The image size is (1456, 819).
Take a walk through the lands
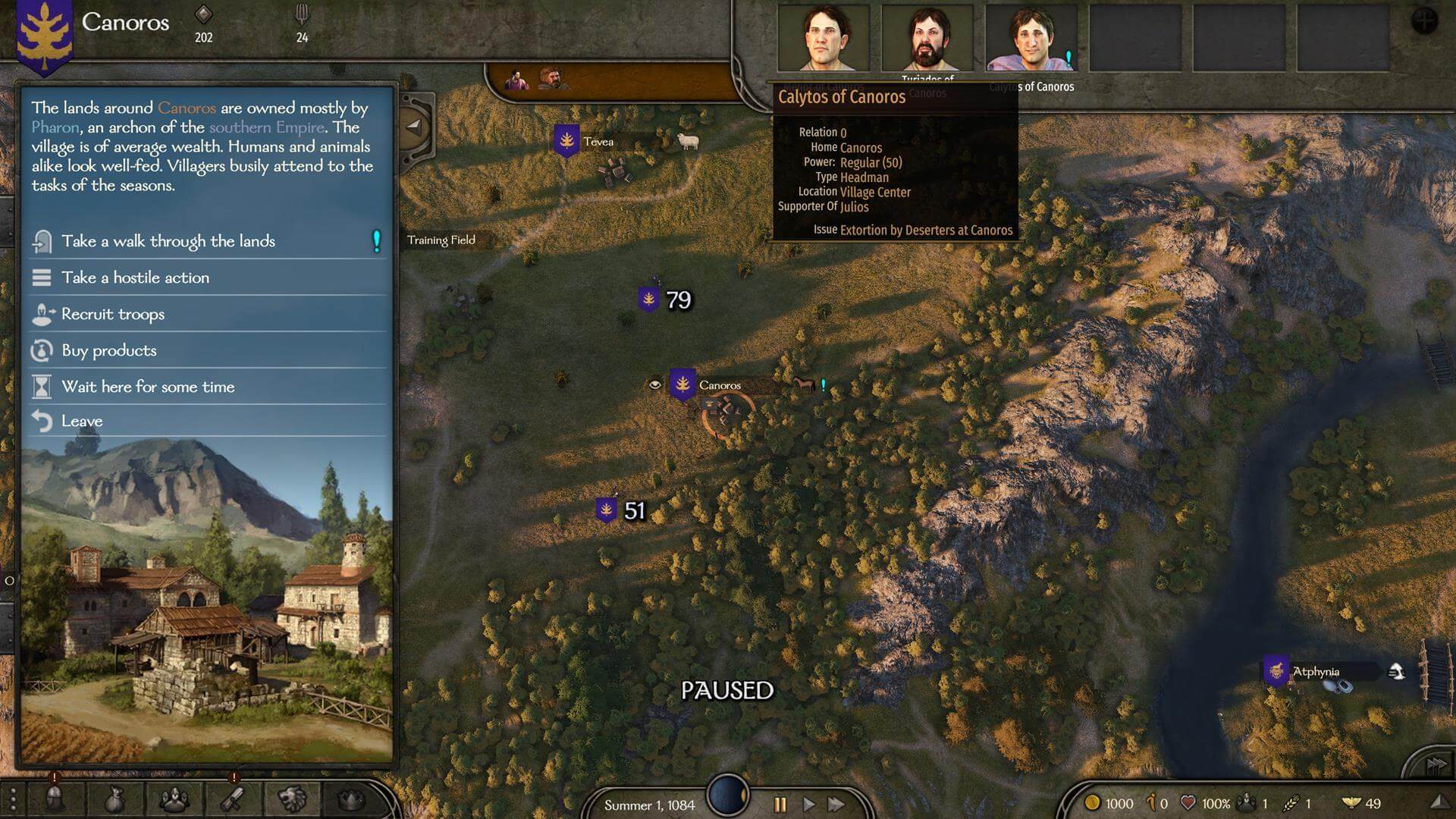click(168, 241)
